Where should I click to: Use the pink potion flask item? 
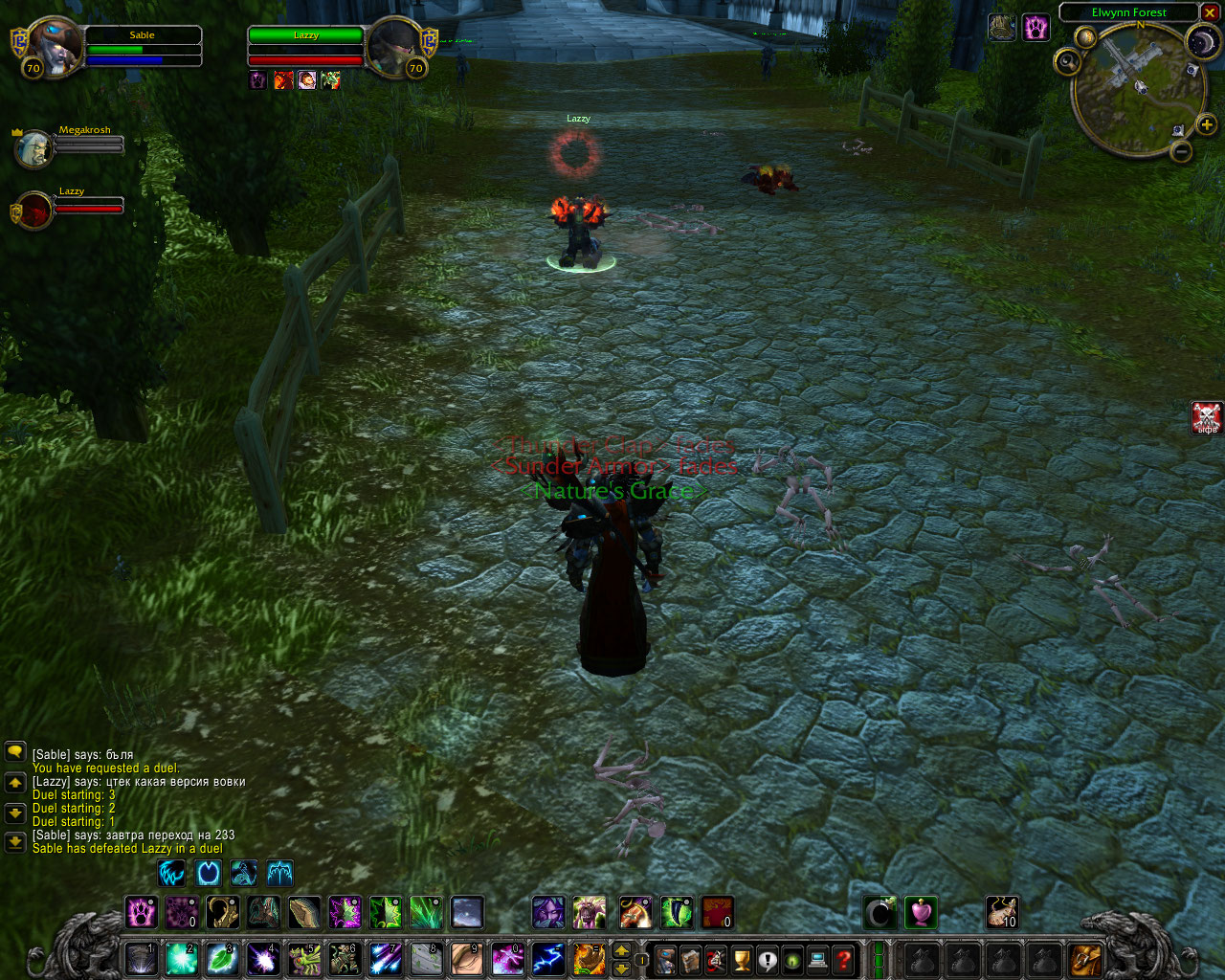[x=921, y=912]
